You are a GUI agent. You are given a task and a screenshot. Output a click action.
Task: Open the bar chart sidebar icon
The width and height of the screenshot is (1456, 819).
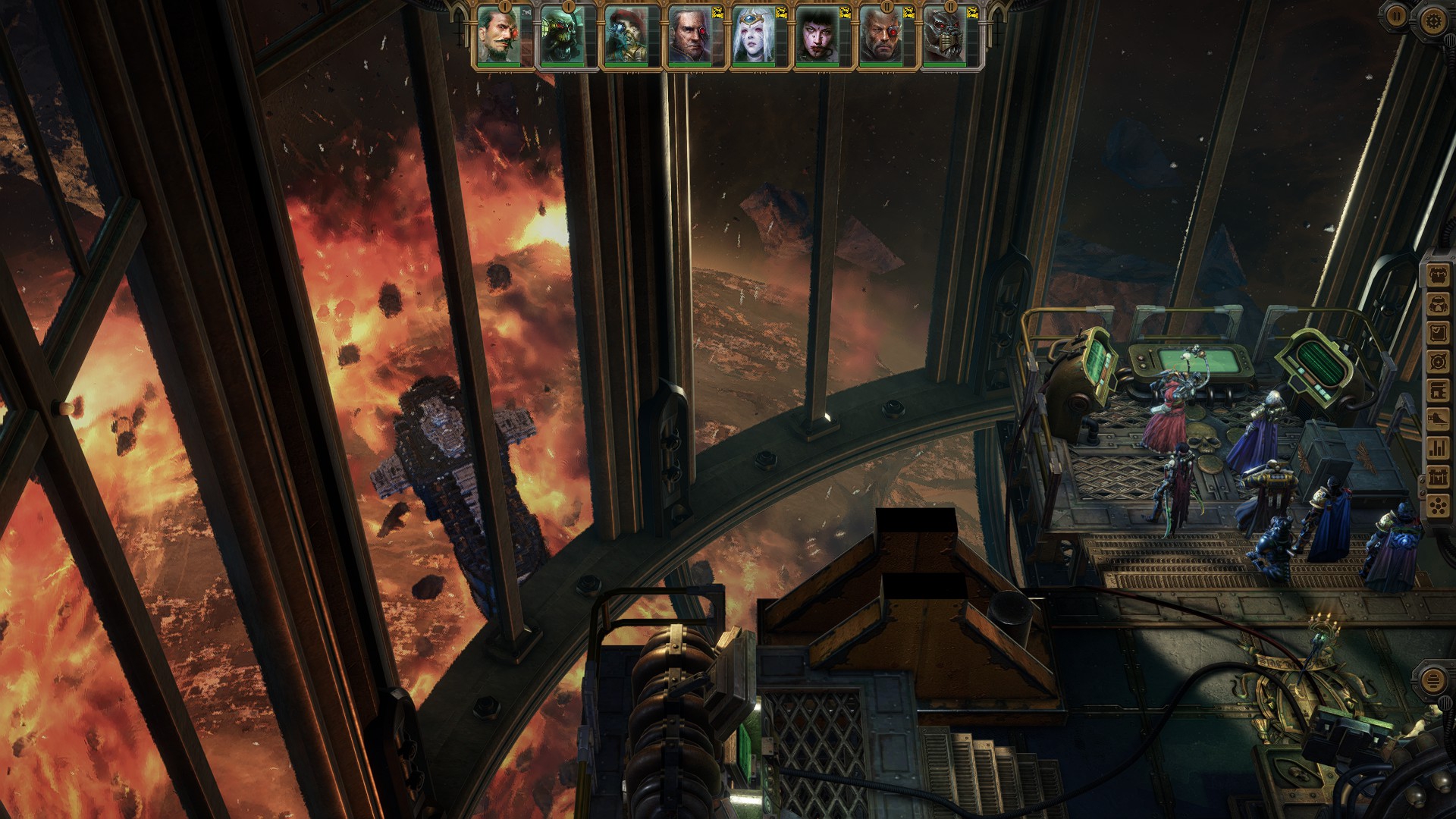point(1437,448)
